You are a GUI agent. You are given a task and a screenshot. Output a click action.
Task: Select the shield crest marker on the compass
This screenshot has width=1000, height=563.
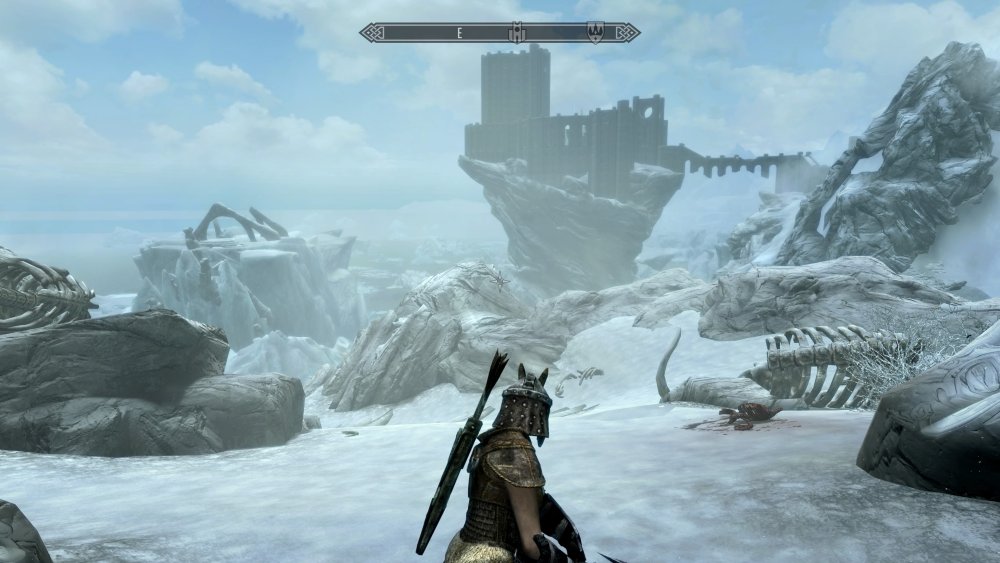(595, 33)
